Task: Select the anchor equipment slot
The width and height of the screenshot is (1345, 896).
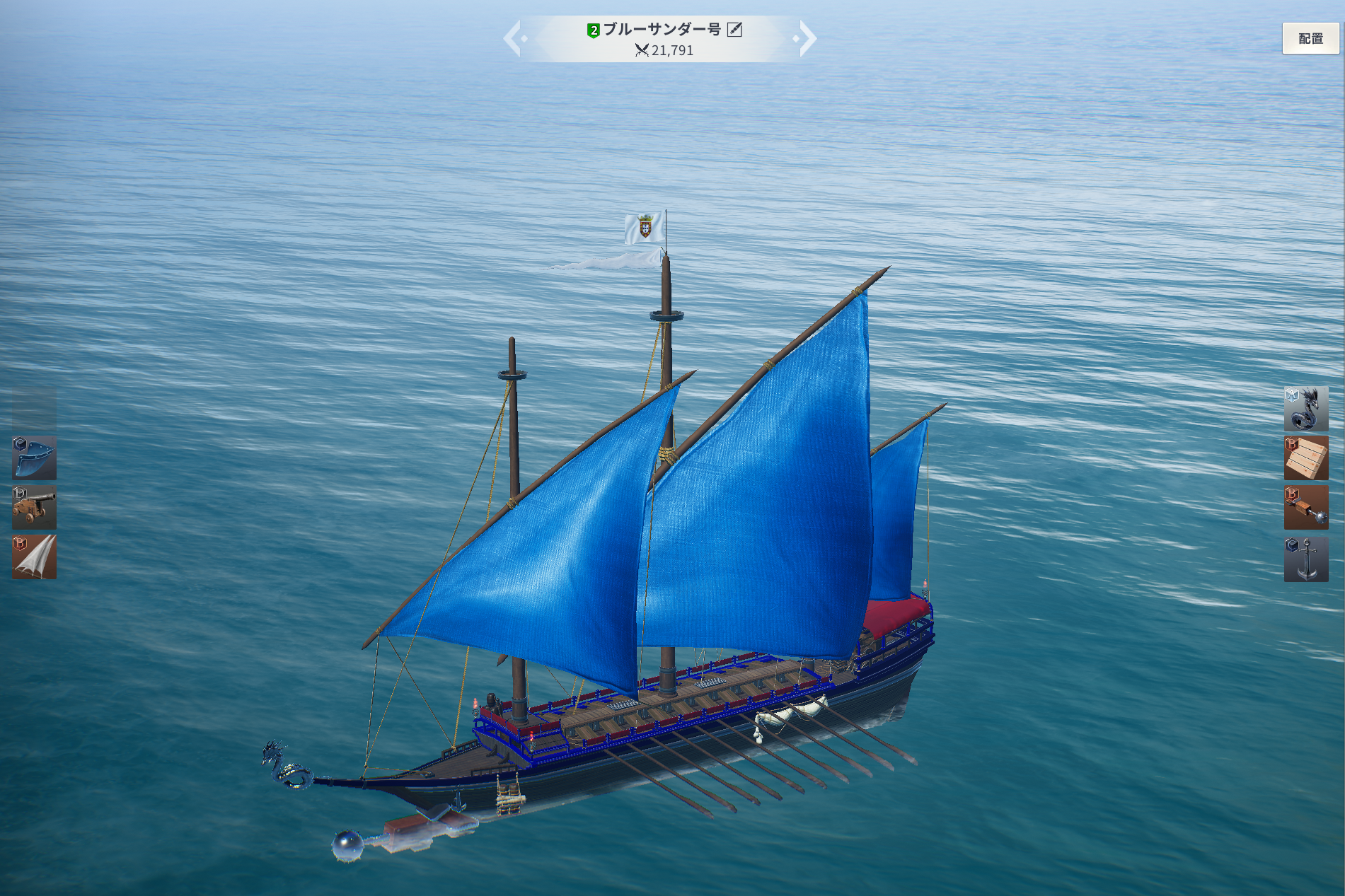Action: pos(1305,559)
